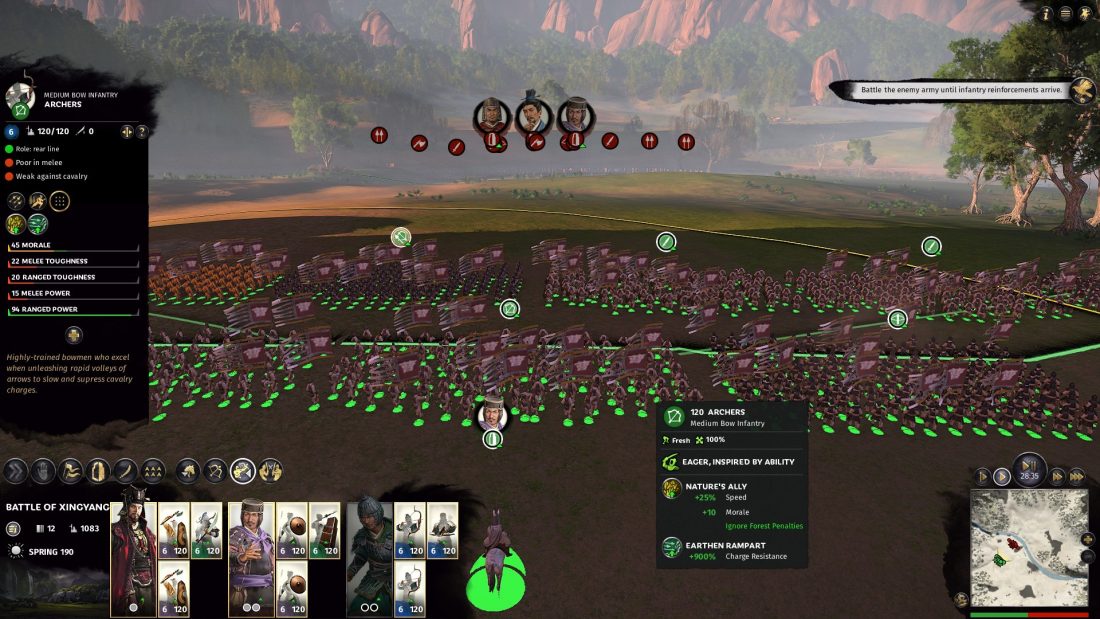Screen dimensions: 1100x619
Task: Activate the halt order hand icon
Action: [x=43, y=471]
